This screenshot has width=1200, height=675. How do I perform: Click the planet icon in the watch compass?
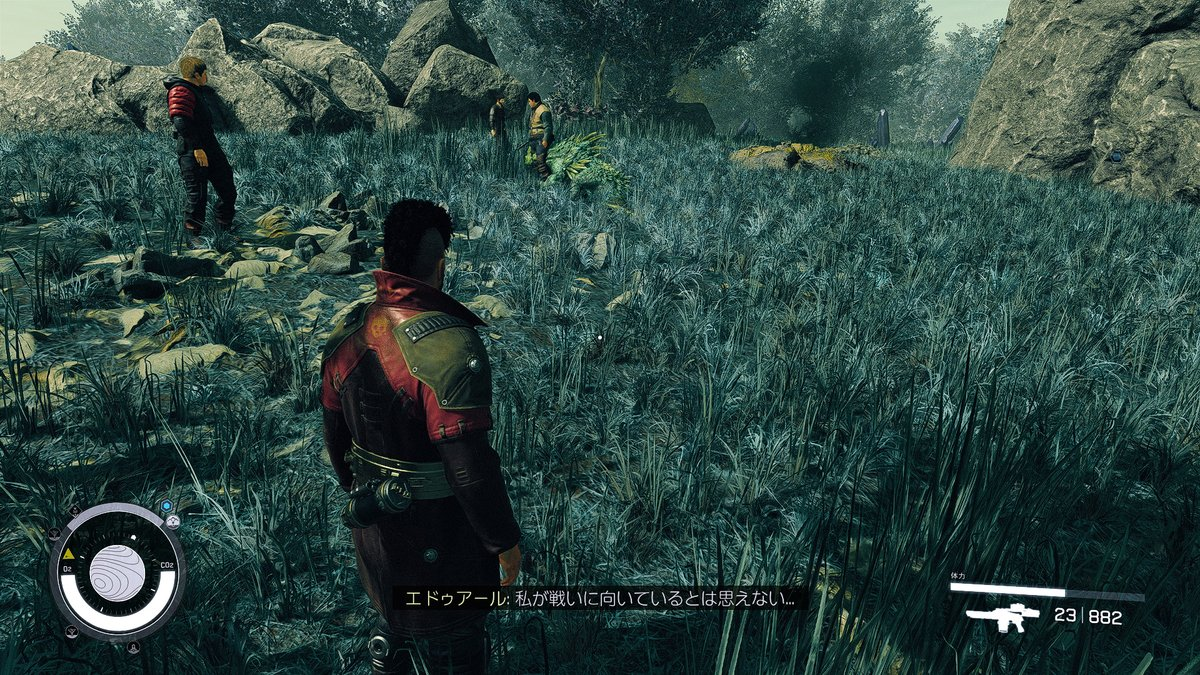pos(117,572)
